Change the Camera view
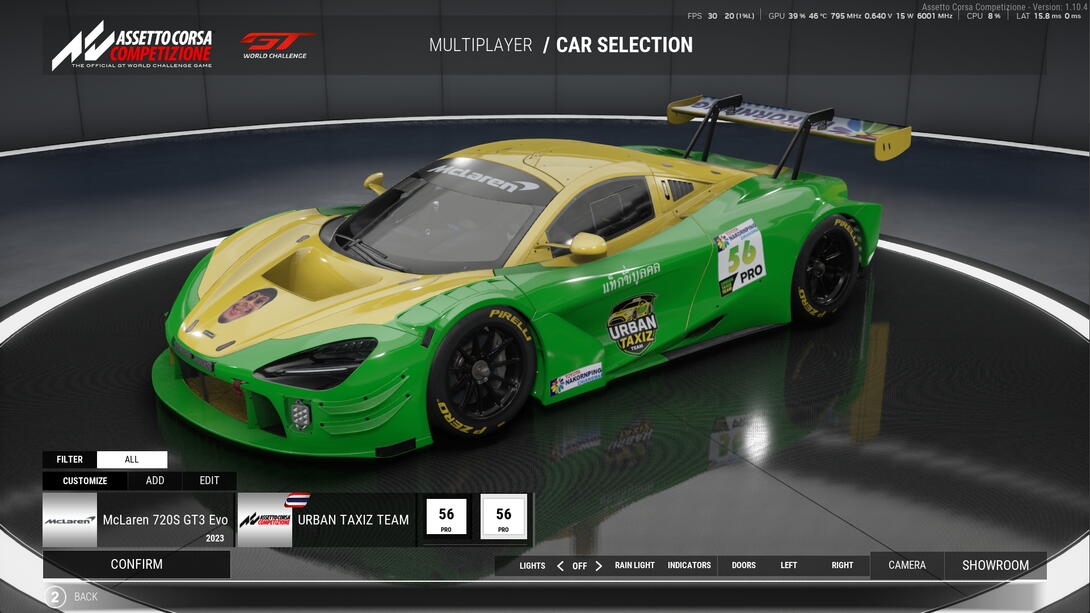Image resolution: width=1090 pixels, height=613 pixels. (x=907, y=565)
